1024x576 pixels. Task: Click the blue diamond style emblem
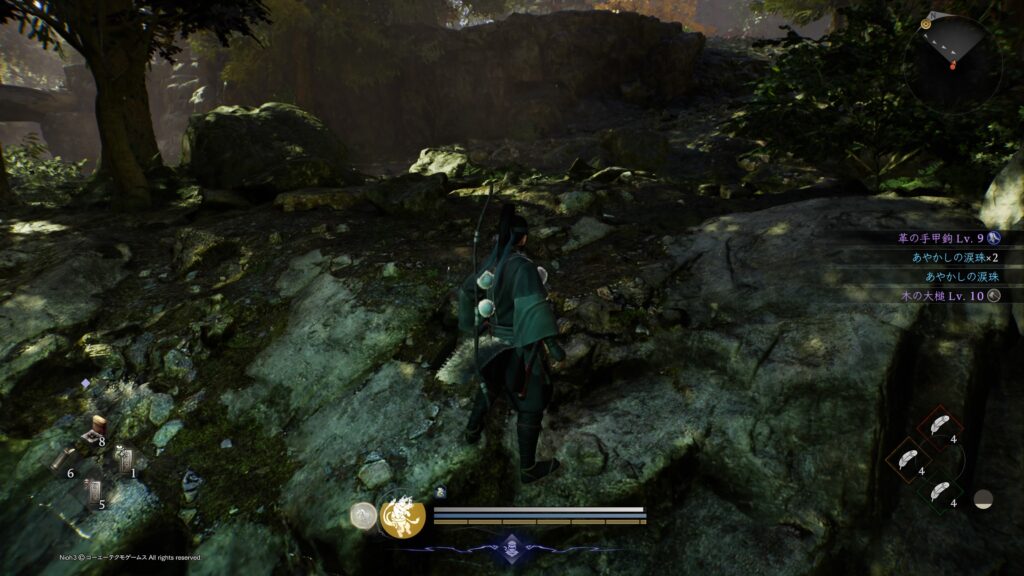[x=512, y=546]
